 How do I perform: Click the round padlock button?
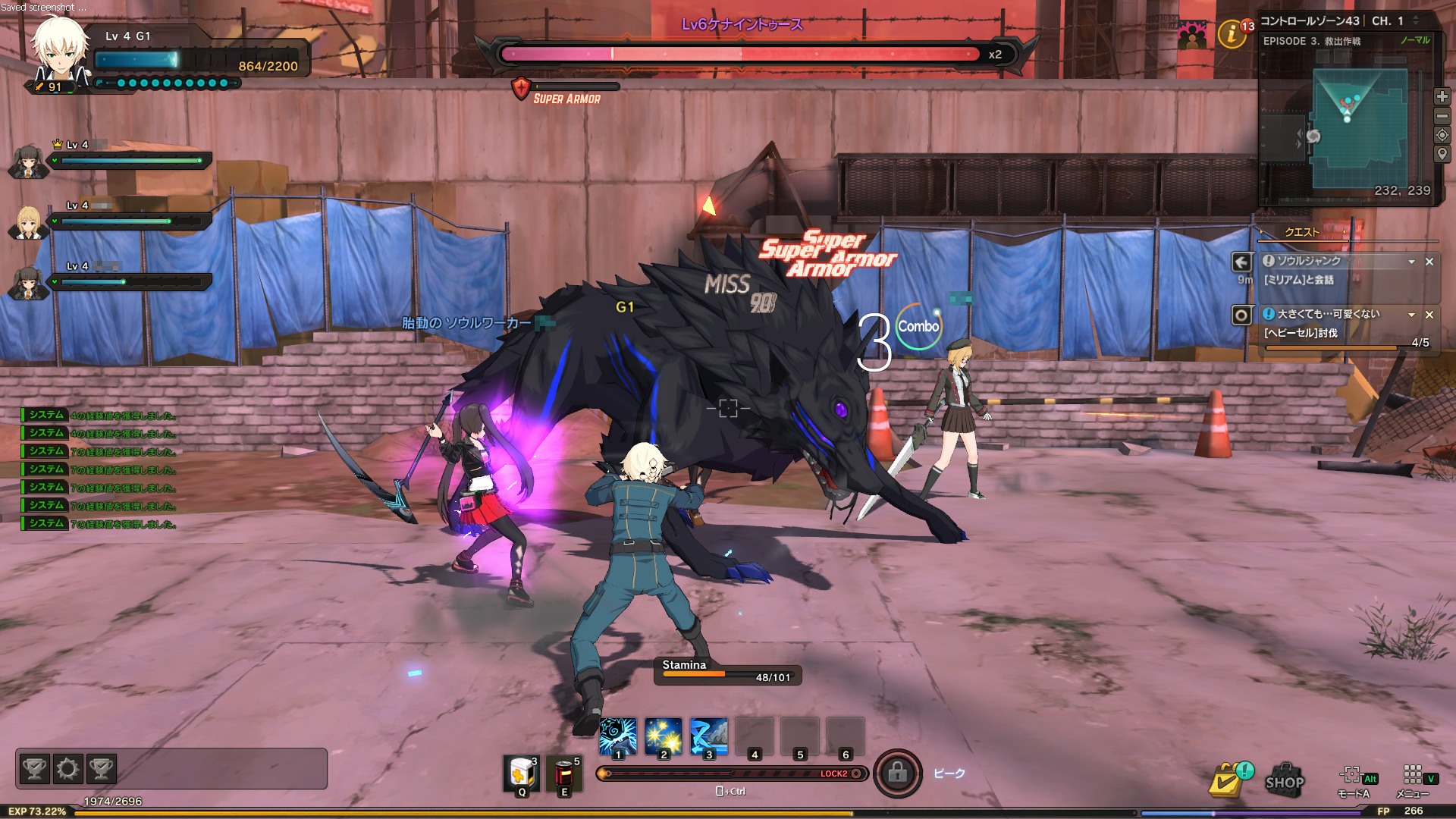click(x=897, y=773)
